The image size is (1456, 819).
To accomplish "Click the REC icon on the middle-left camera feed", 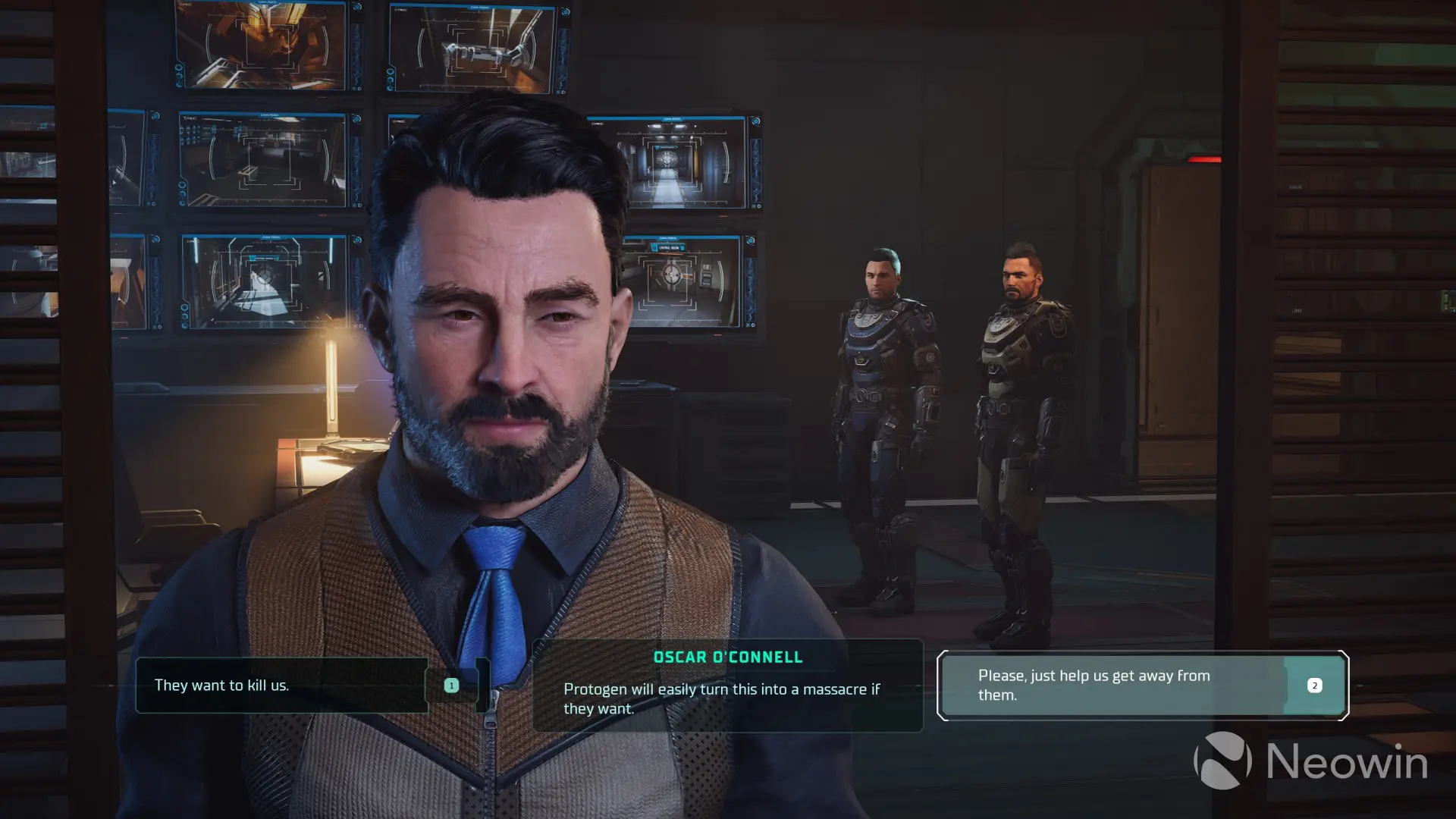I will tap(190, 118).
